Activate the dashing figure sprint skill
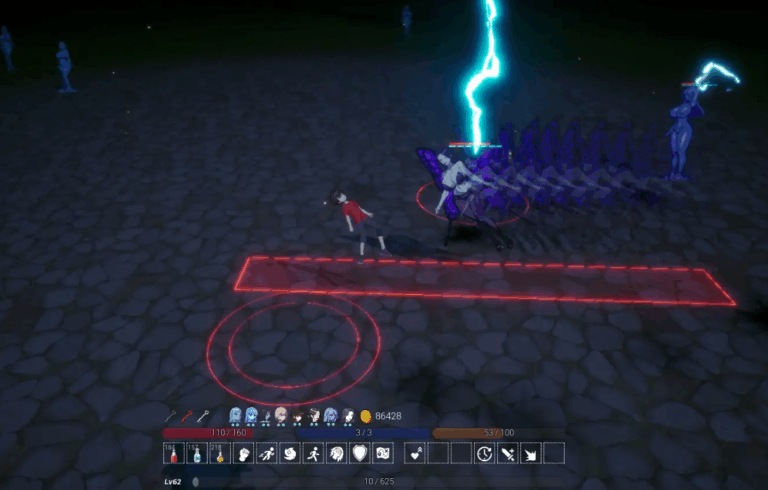Image resolution: width=768 pixels, height=490 pixels. [x=266, y=454]
